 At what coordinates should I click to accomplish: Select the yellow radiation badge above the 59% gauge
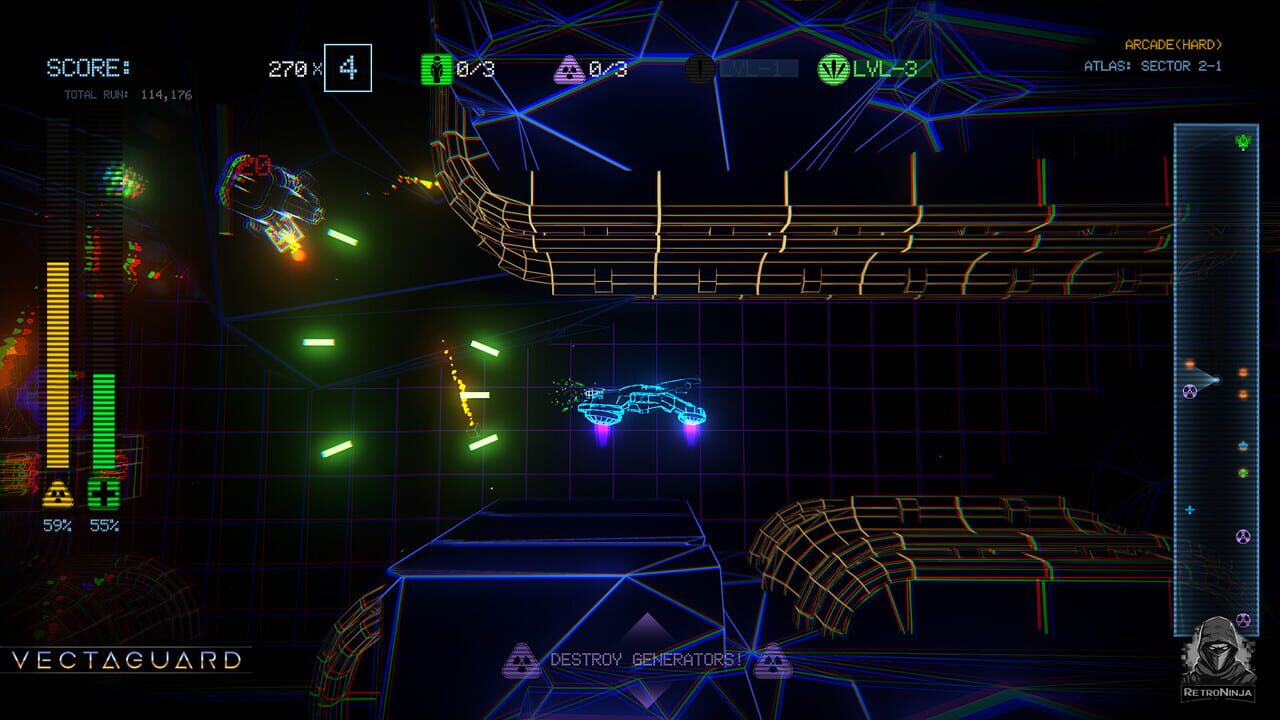tap(58, 491)
